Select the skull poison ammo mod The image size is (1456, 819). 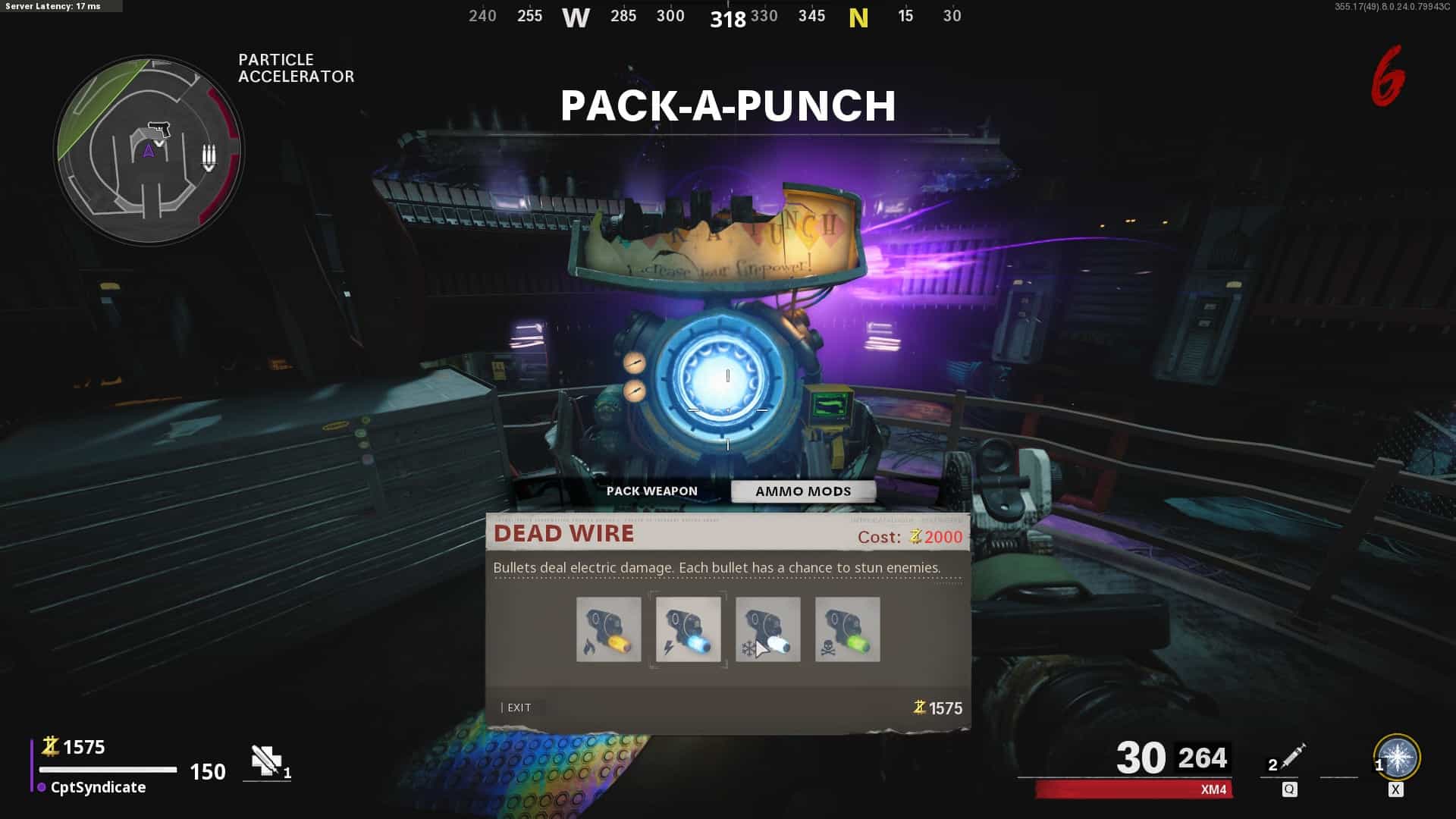point(847,629)
